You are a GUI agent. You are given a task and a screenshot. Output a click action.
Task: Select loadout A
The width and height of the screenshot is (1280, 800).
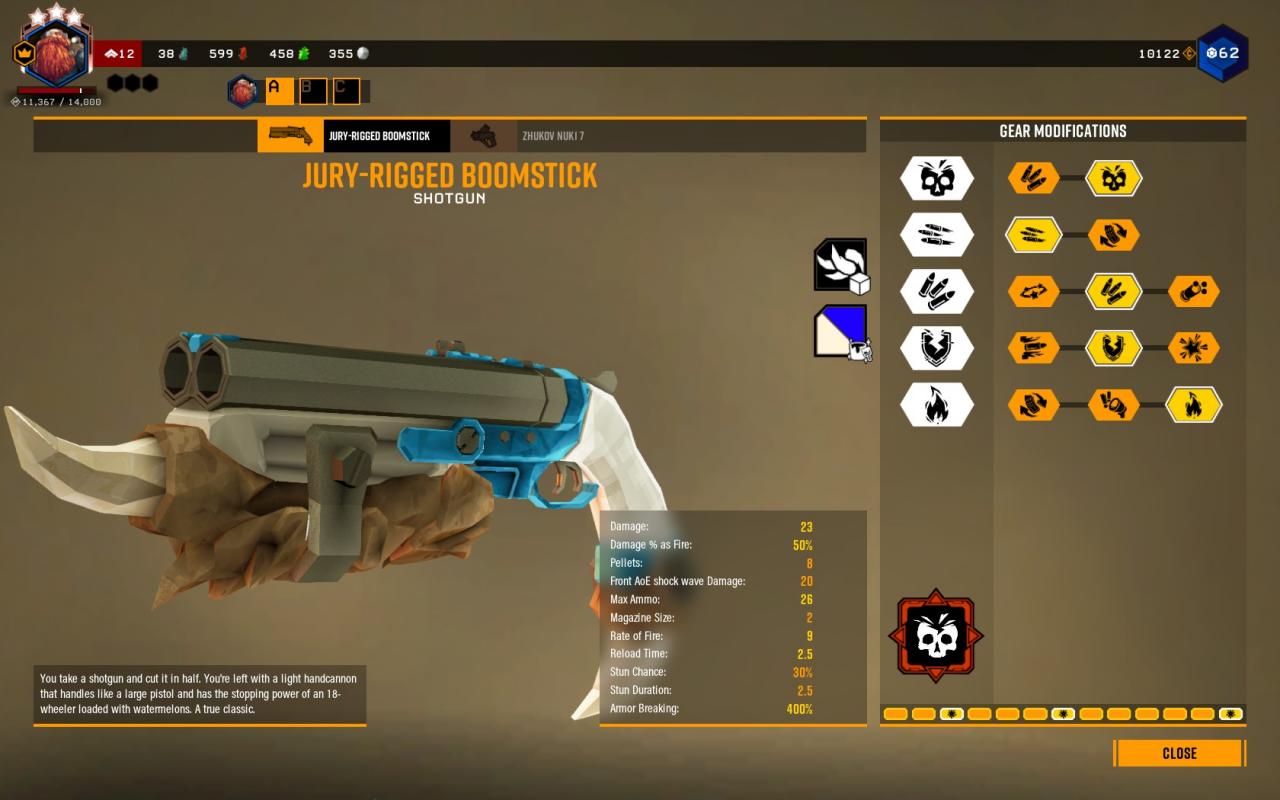pos(279,91)
